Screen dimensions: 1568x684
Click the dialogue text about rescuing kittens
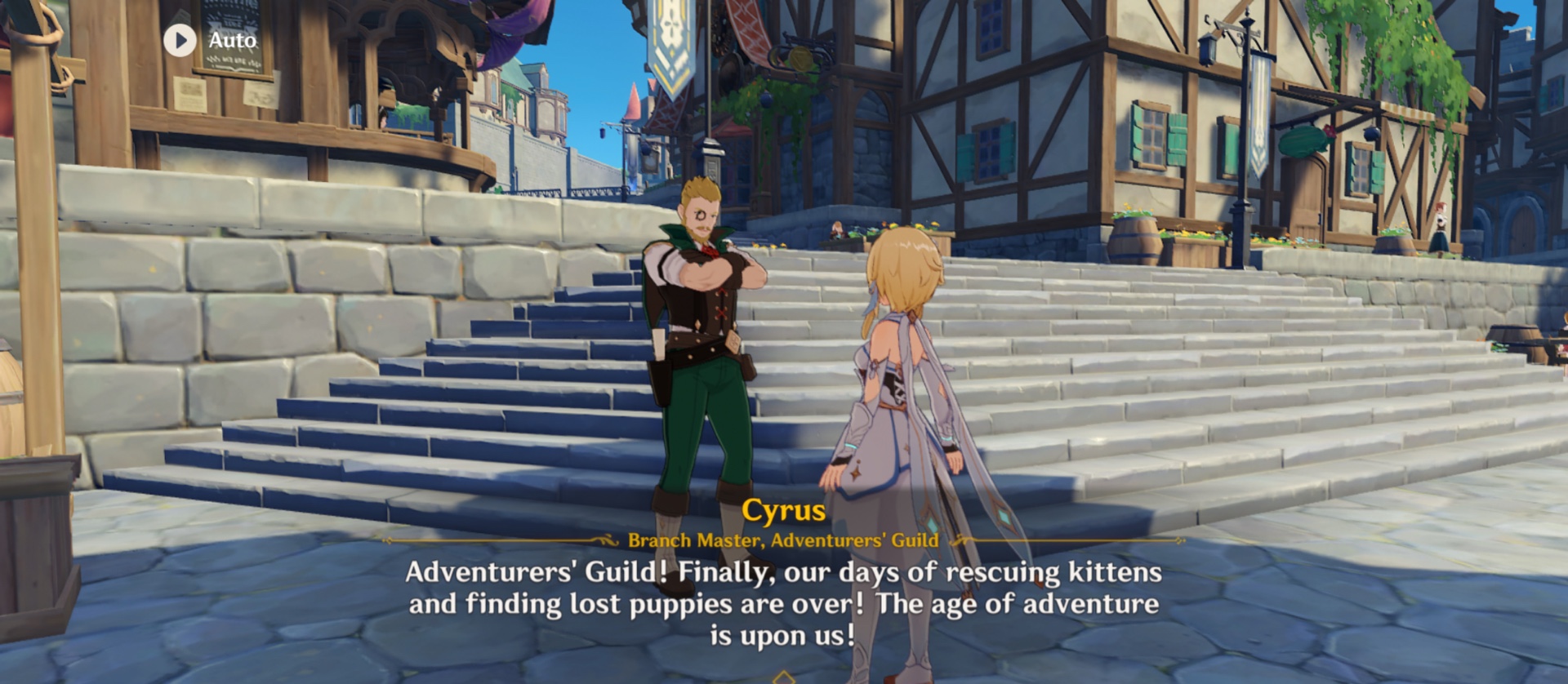784,598
